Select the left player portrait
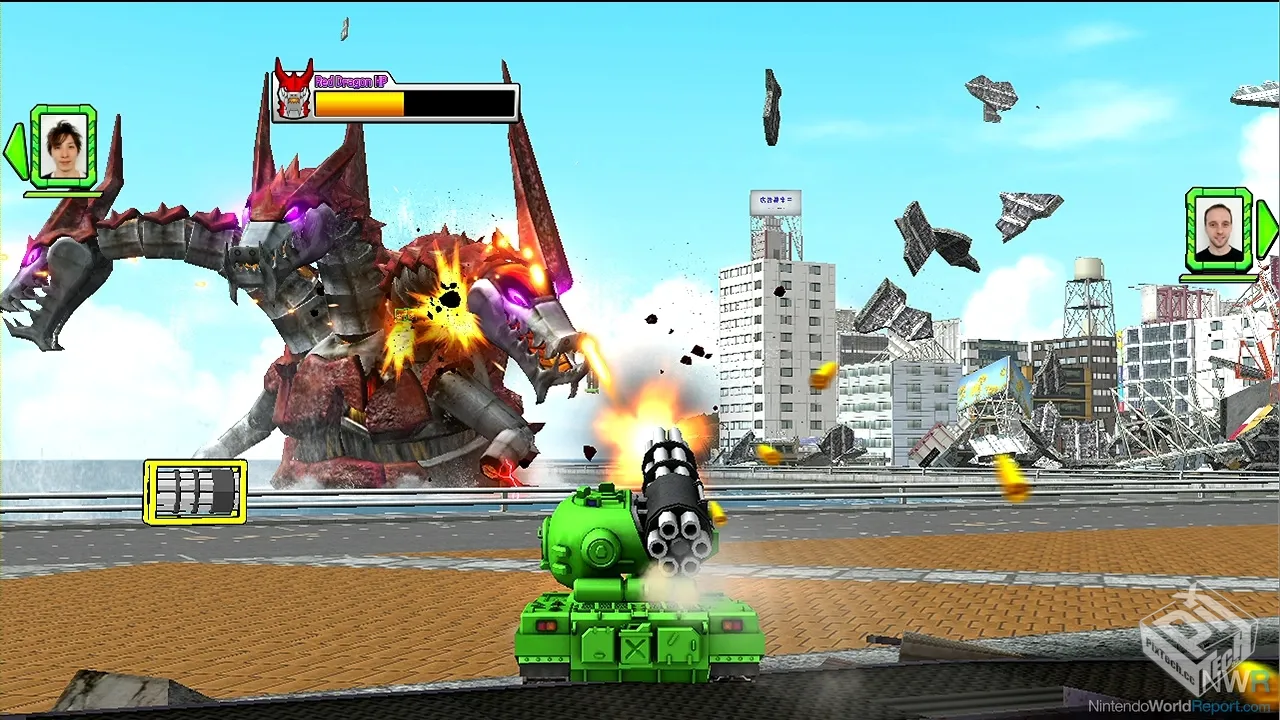The height and width of the screenshot is (720, 1280). (x=64, y=146)
